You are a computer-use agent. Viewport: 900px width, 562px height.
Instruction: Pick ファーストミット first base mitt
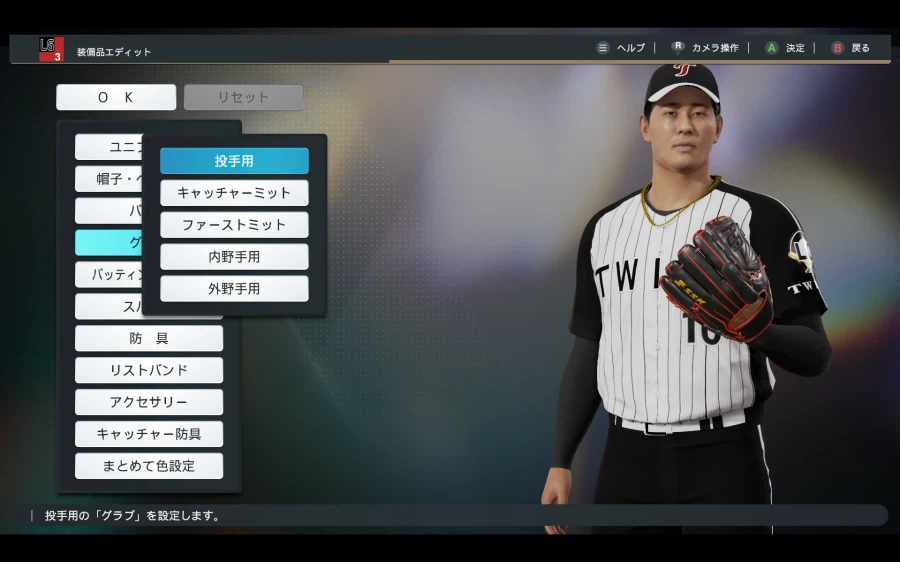coord(234,225)
